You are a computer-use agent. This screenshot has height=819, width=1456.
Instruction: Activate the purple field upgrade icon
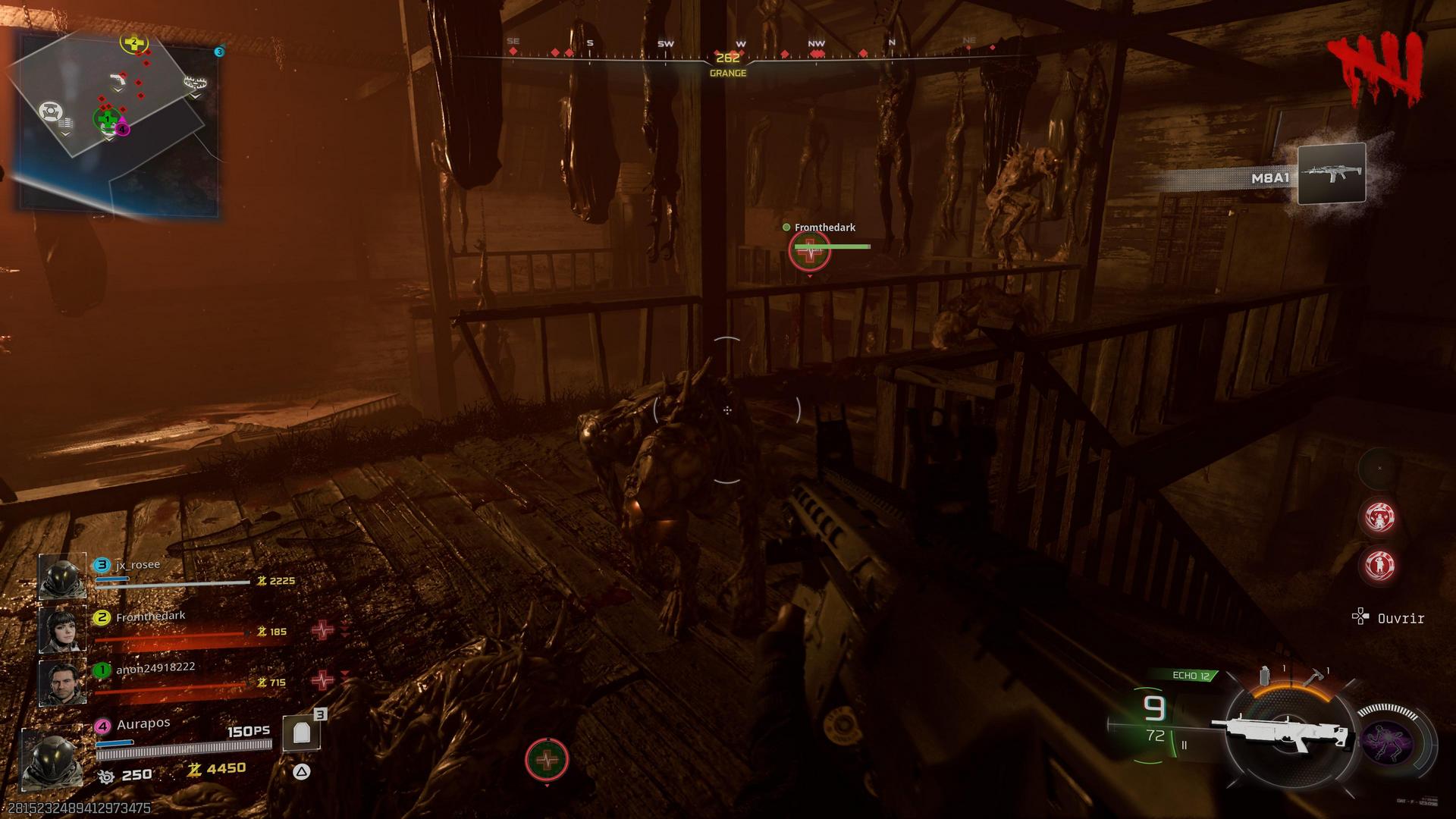(x=1388, y=742)
